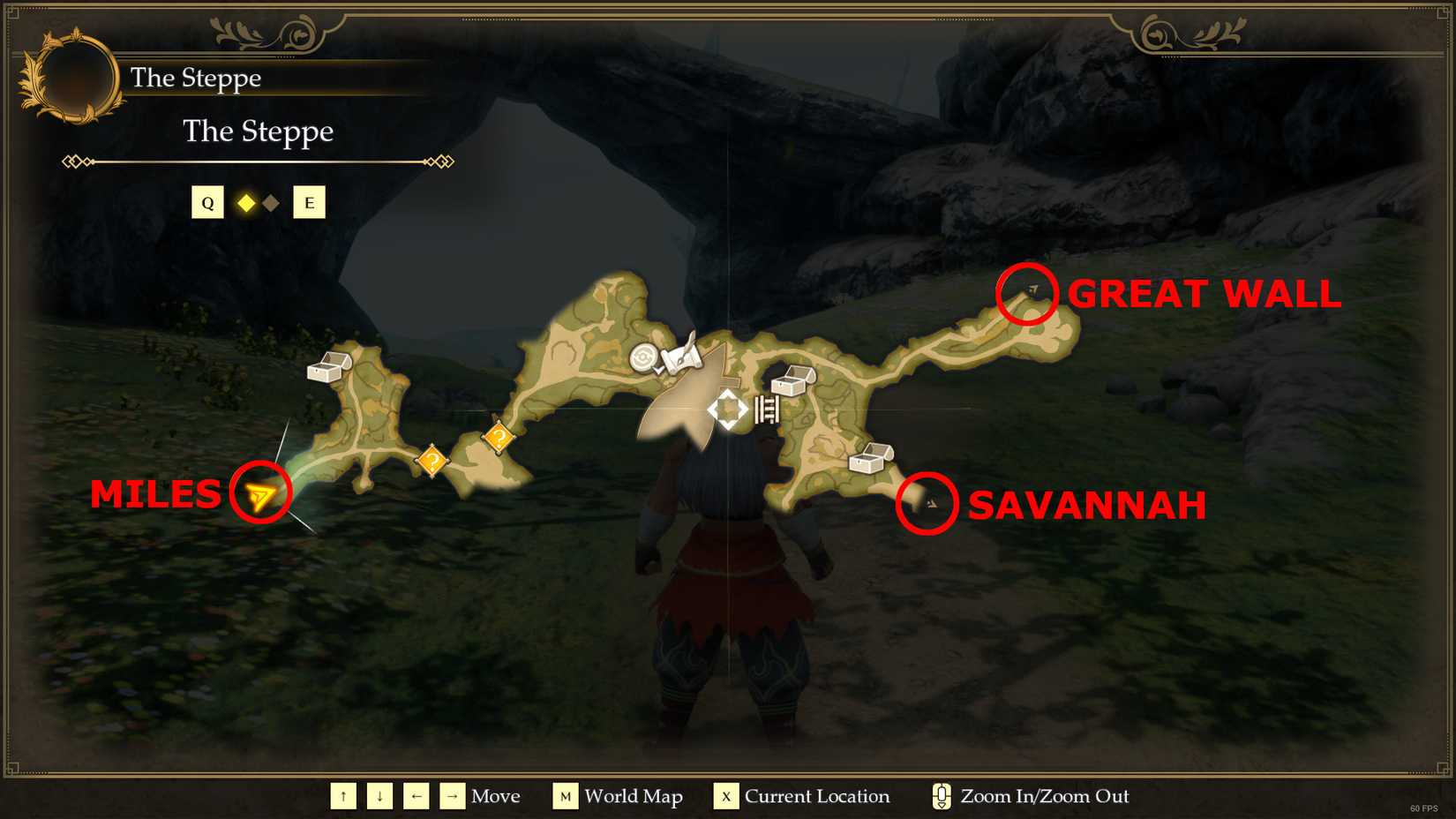Select the diamond waypoint marker at map center

(x=725, y=408)
